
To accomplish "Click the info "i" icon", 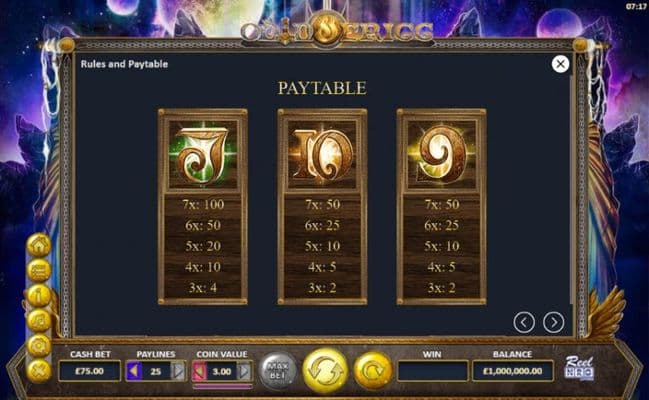I will click(x=39, y=295).
